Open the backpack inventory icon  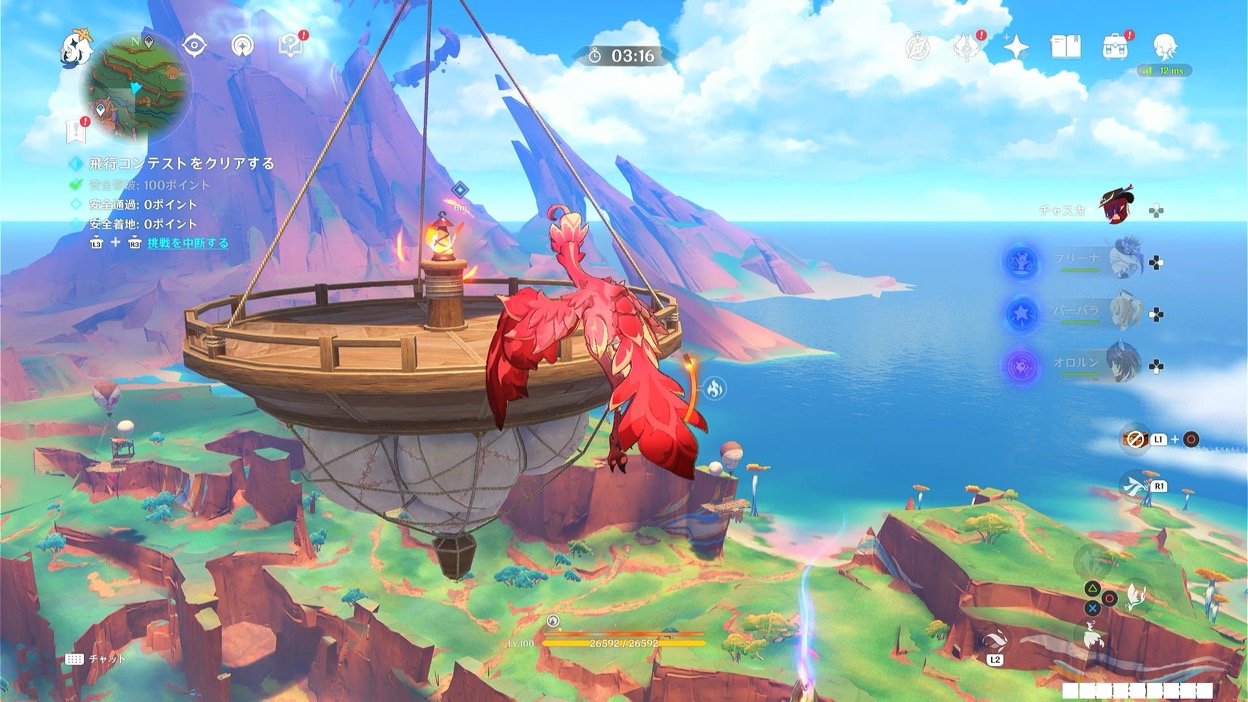click(1115, 46)
